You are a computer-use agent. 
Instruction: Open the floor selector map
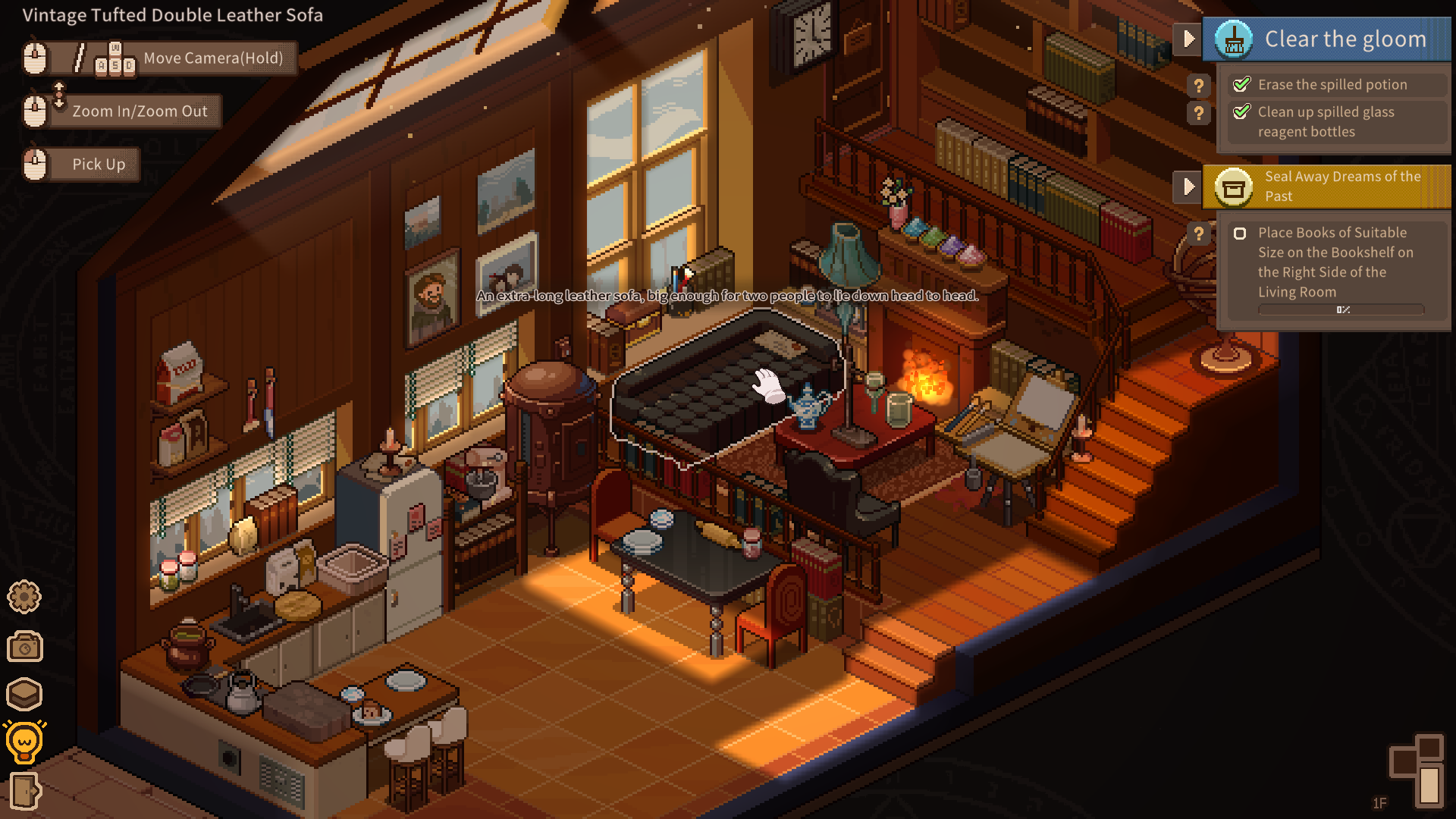click(x=1417, y=770)
